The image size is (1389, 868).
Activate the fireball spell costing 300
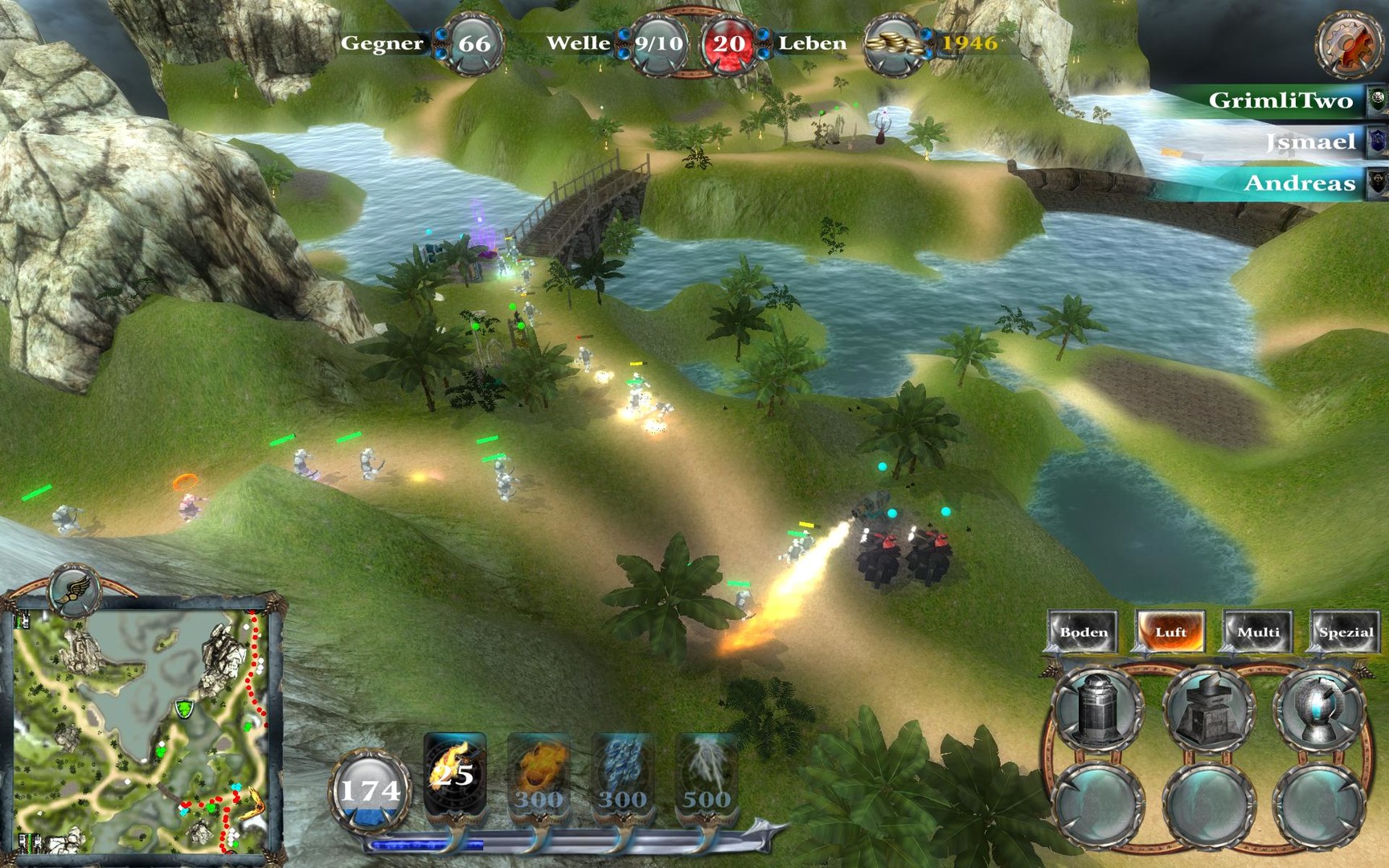pos(539,776)
